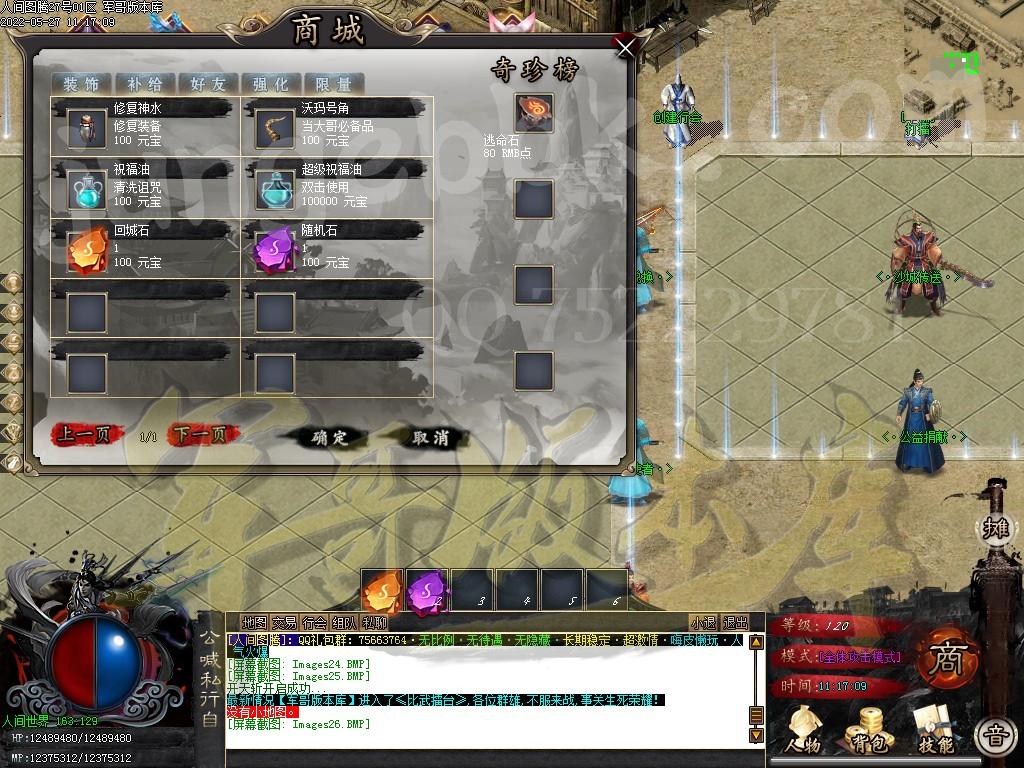The height and width of the screenshot is (768, 1024).
Task: Select the 强化 shop category
Action: click(270, 84)
